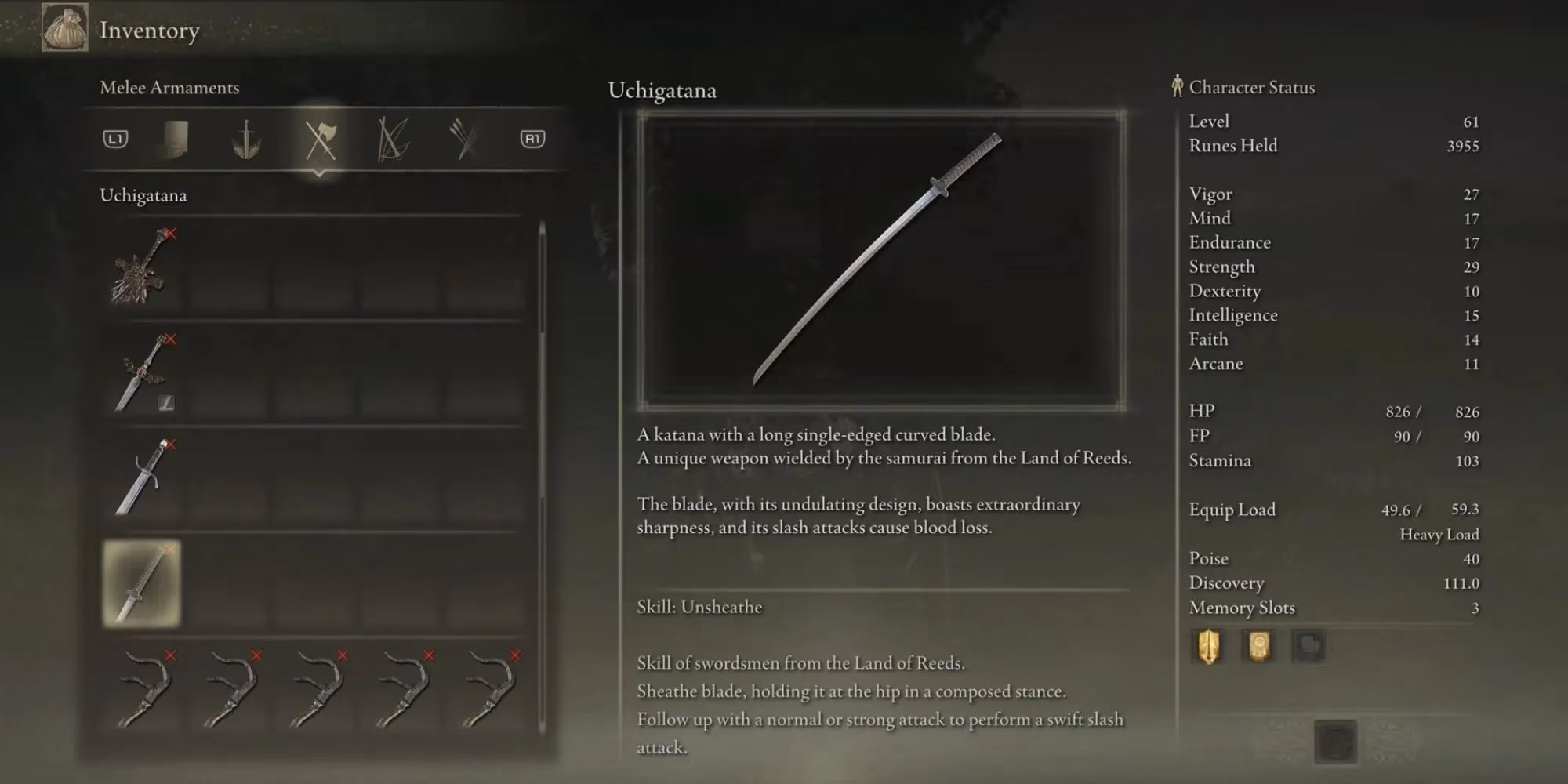Click the empty third talisman slot
Screen dimensions: 1568x784
(x=1309, y=647)
